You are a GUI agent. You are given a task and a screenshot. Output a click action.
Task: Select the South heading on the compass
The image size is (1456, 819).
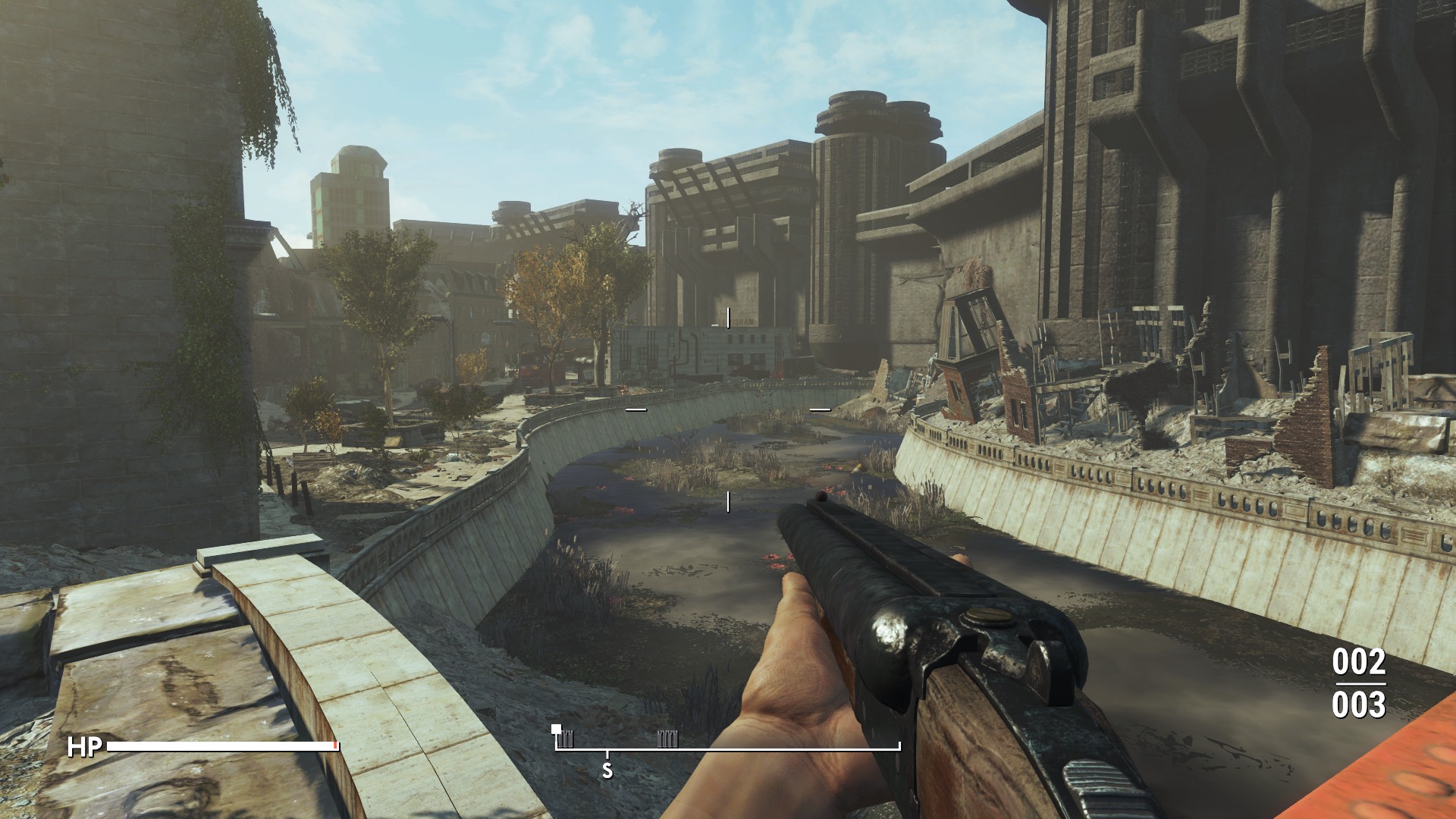pos(607,771)
